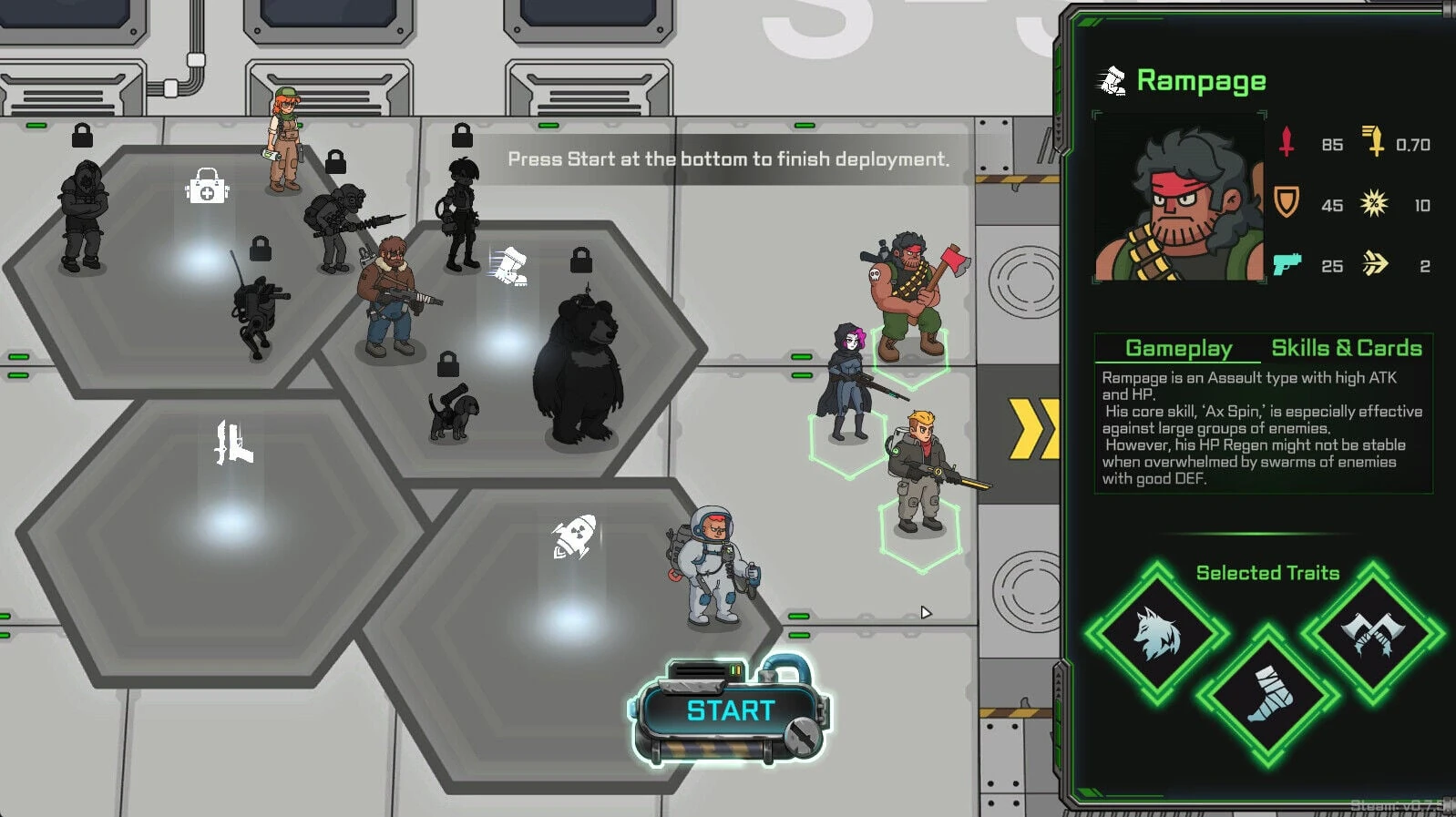Screen dimensions: 1456x817
Task: Click the START button to finish deployment
Action: (730, 711)
